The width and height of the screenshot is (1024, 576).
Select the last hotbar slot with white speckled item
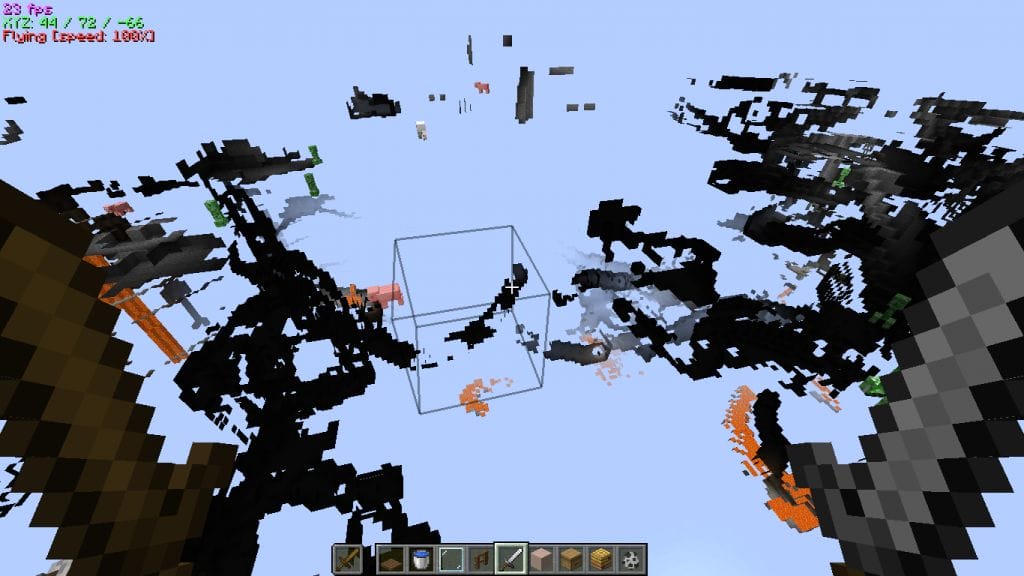click(631, 558)
